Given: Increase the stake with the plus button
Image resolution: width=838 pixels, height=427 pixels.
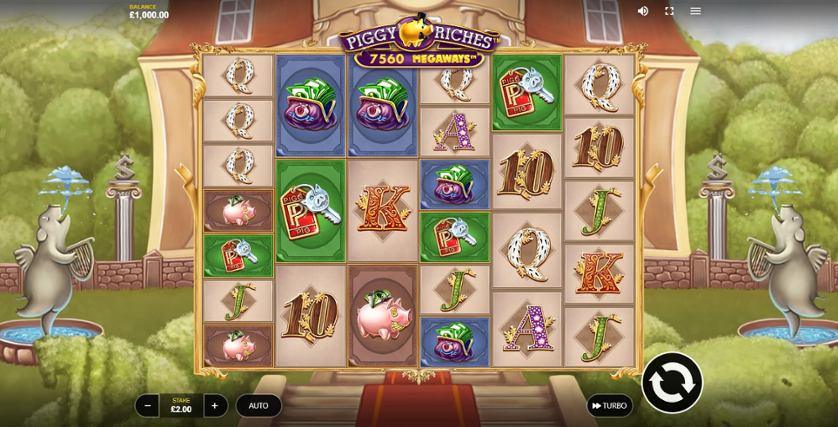Looking at the screenshot, I should click(x=215, y=405).
